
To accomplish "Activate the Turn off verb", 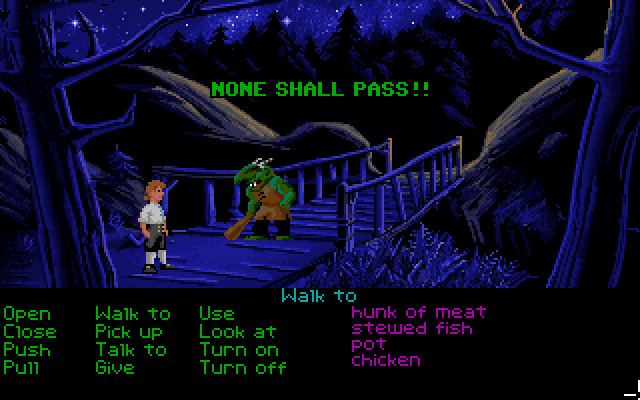I will coord(243,367).
